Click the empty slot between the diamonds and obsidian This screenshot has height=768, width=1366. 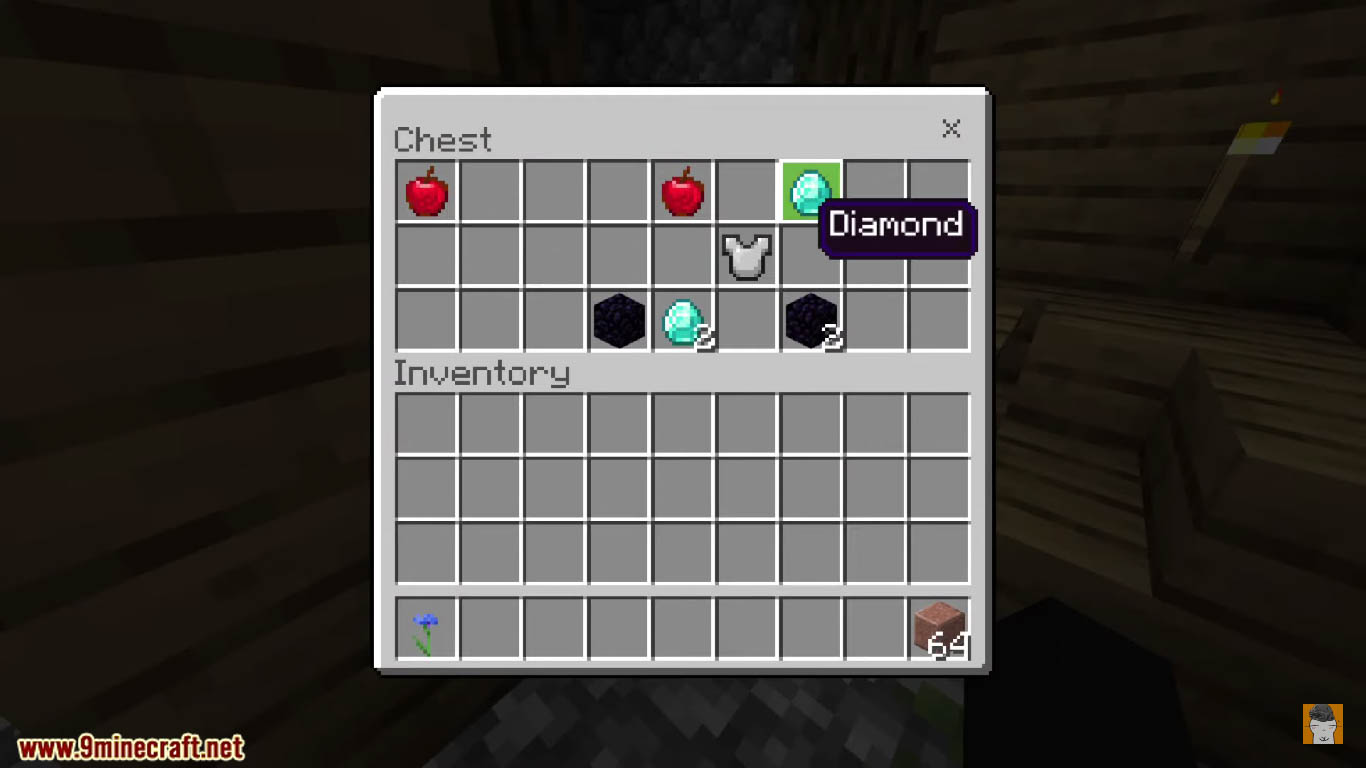tap(746, 321)
